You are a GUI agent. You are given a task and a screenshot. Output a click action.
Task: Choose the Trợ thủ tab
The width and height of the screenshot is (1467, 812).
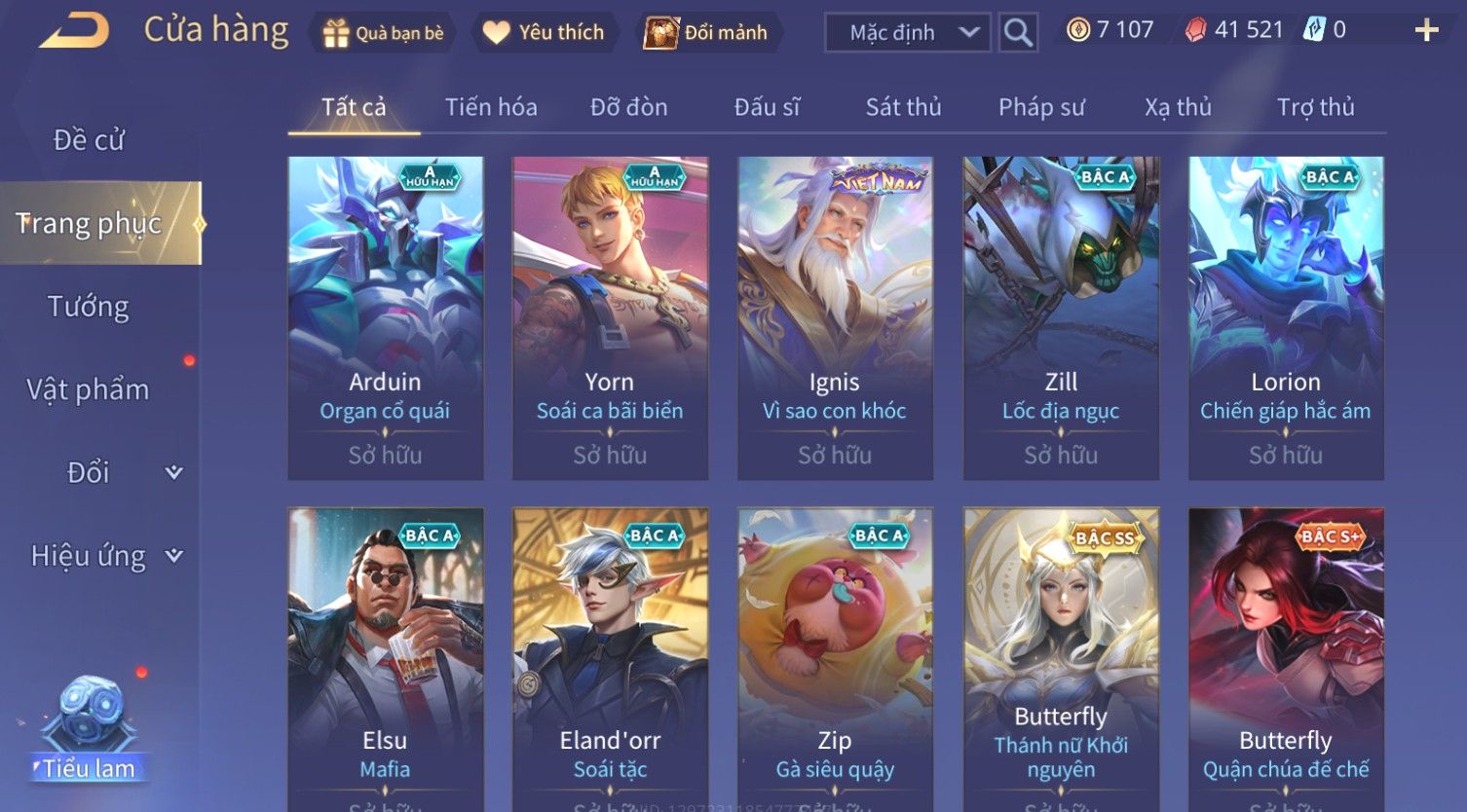pos(1315,107)
